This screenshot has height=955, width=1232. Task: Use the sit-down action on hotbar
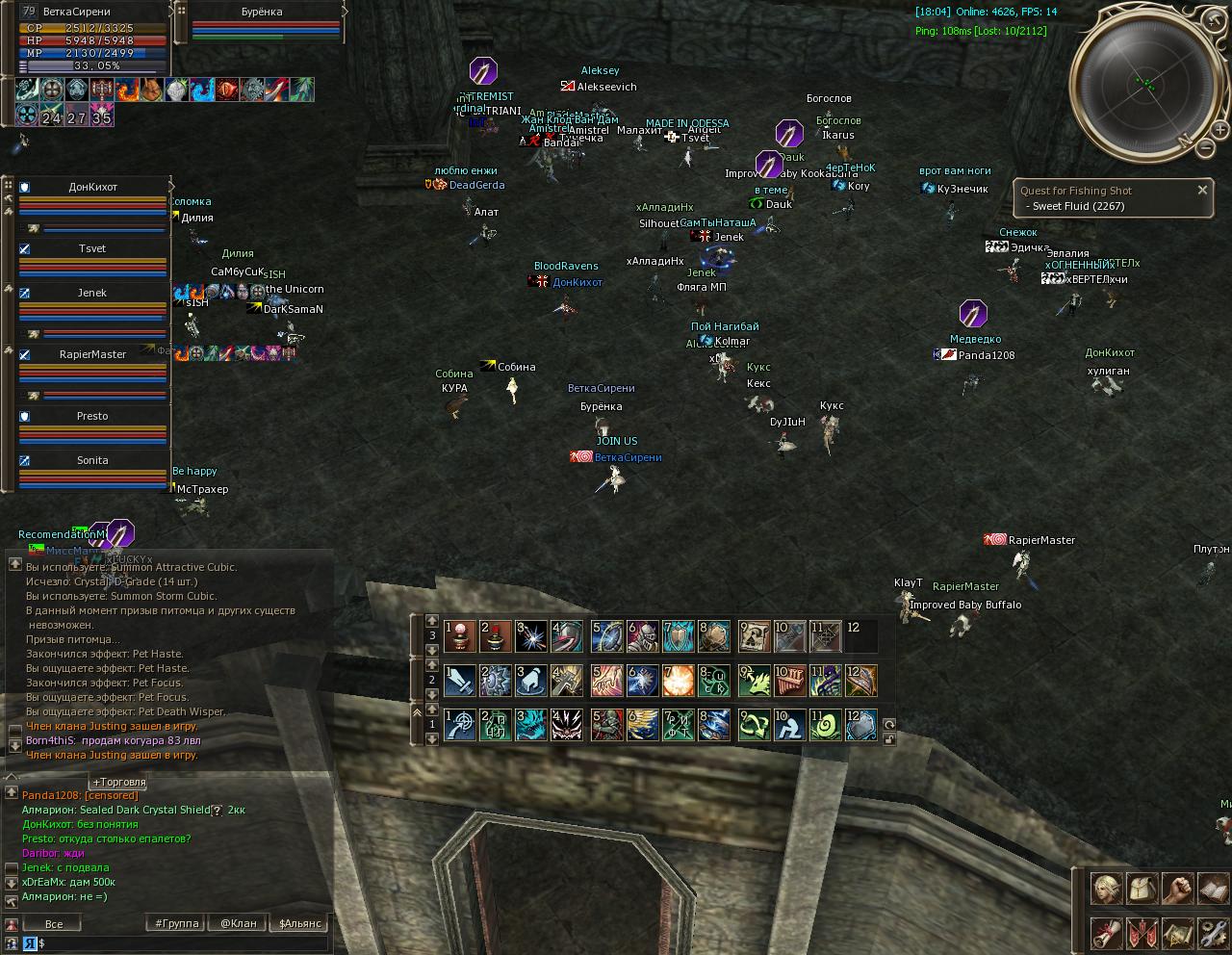coord(790,726)
